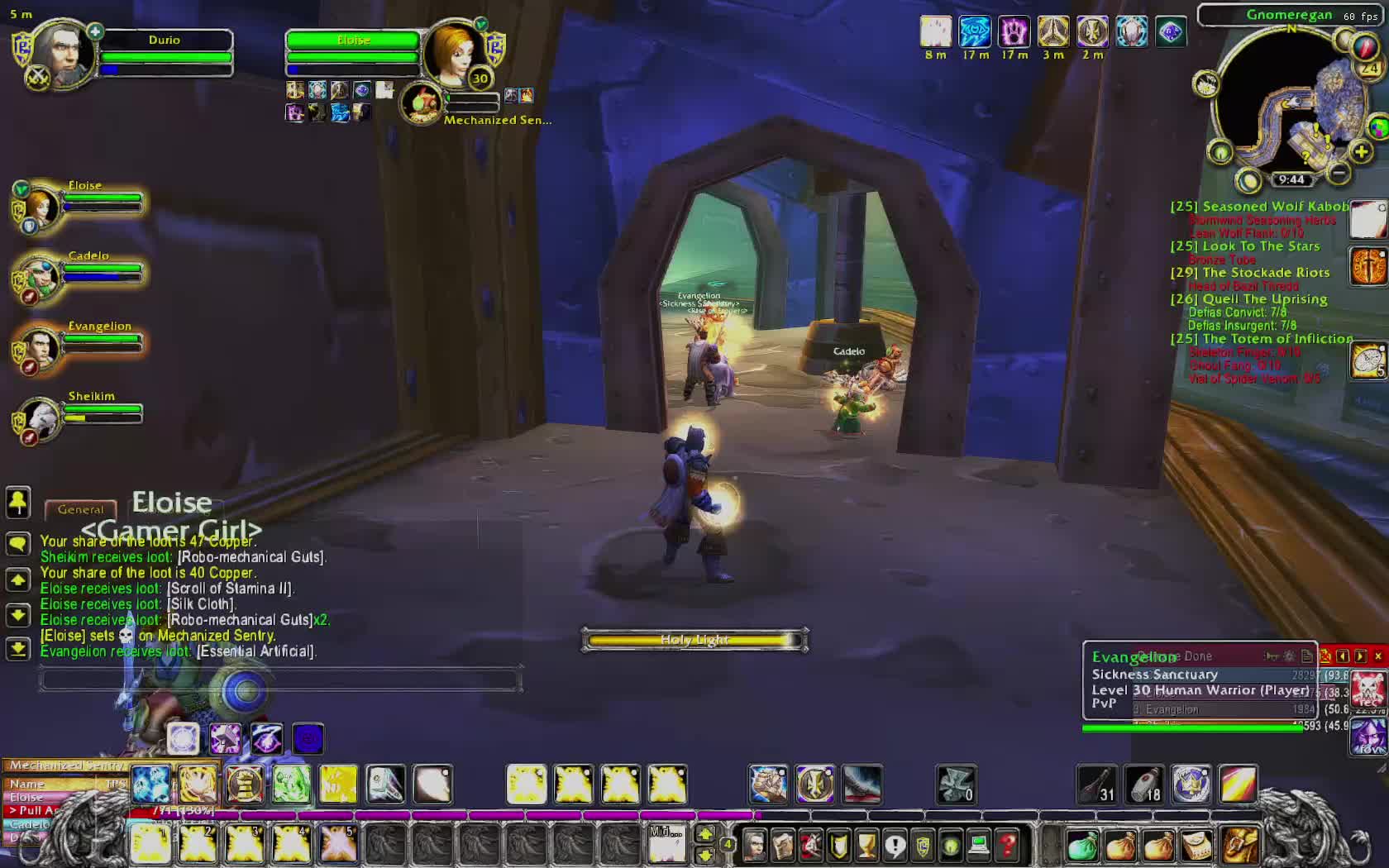Image resolution: width=1389 pixels, height=868 pixels.
Task: Open the character info micro button
Action: pos(754,845)
